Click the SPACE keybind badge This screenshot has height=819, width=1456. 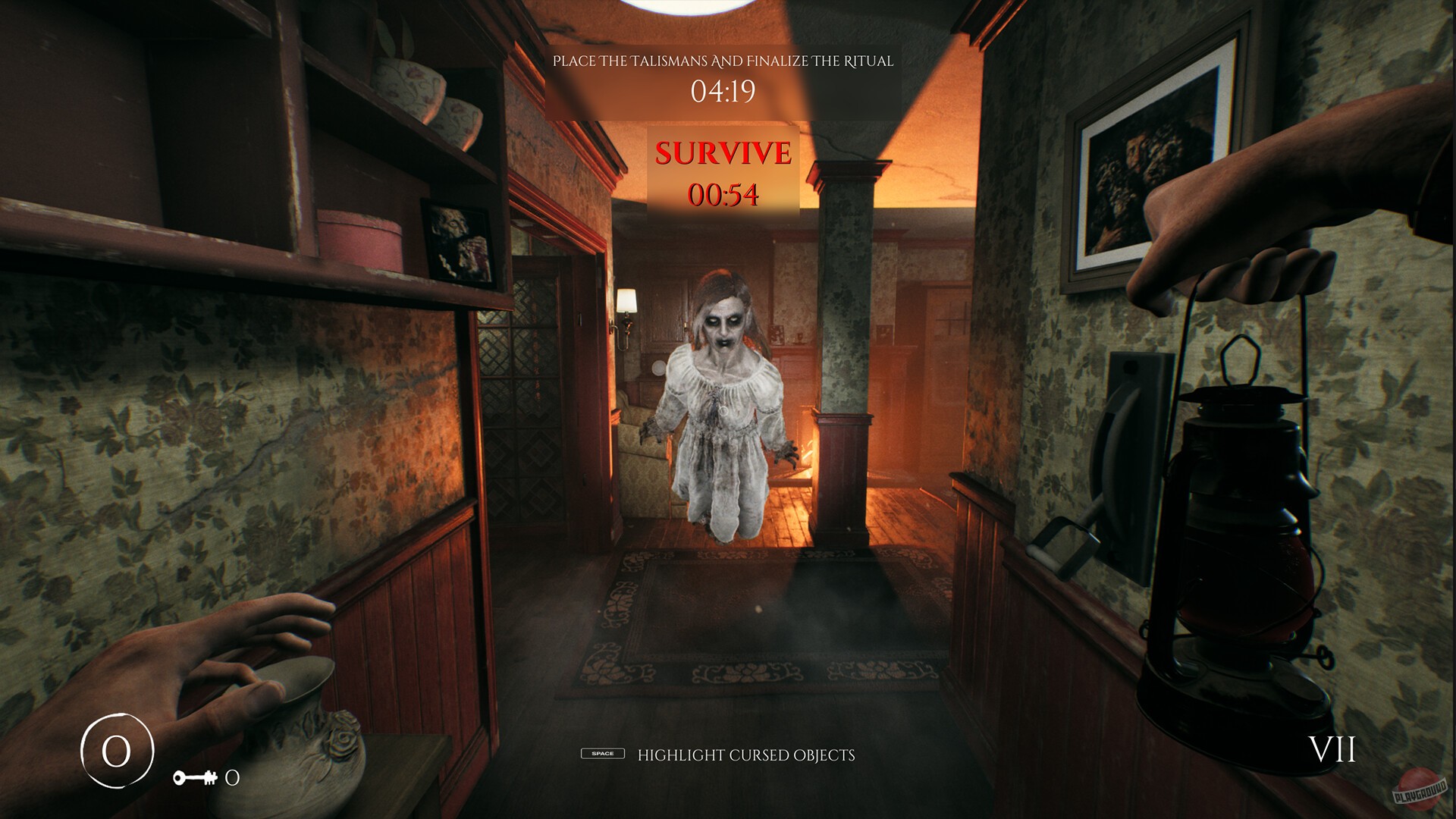pyautogui.click(x=602, y=755)
